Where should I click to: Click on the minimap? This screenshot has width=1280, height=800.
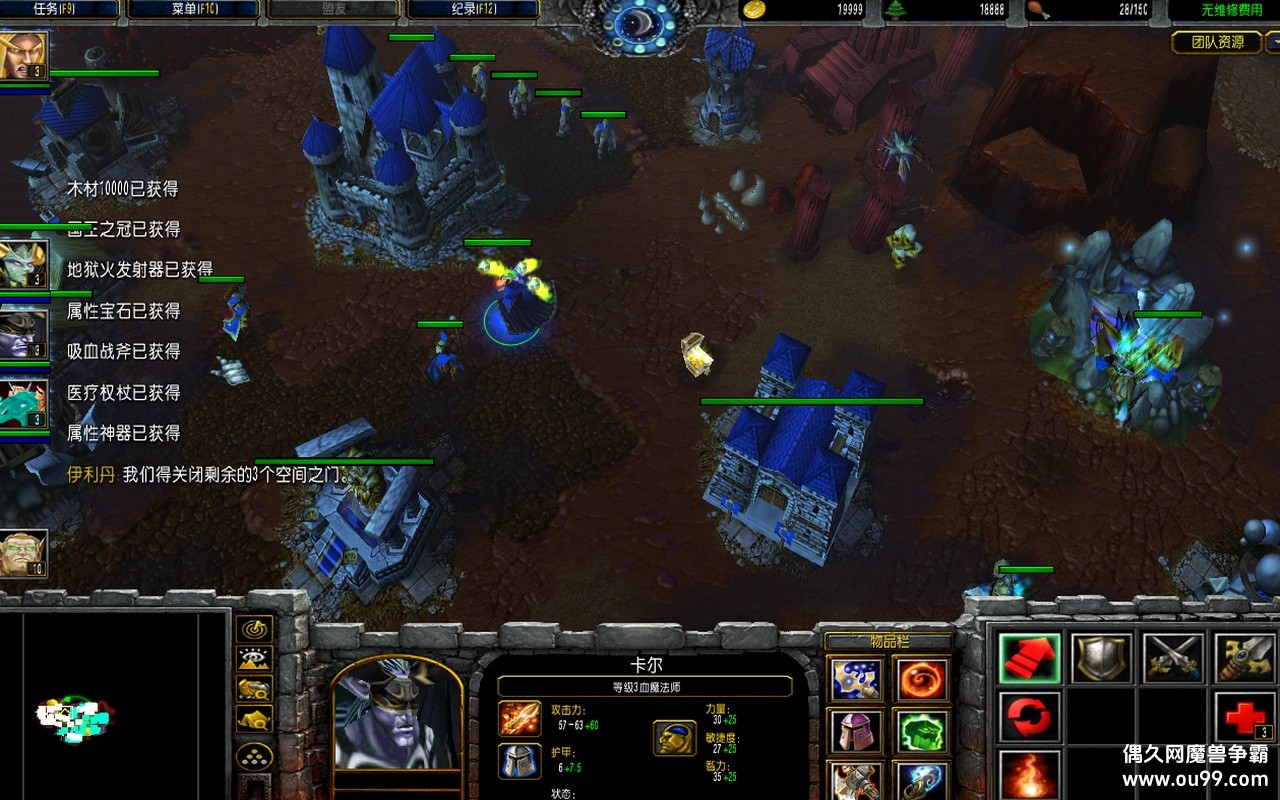(115, 705)
